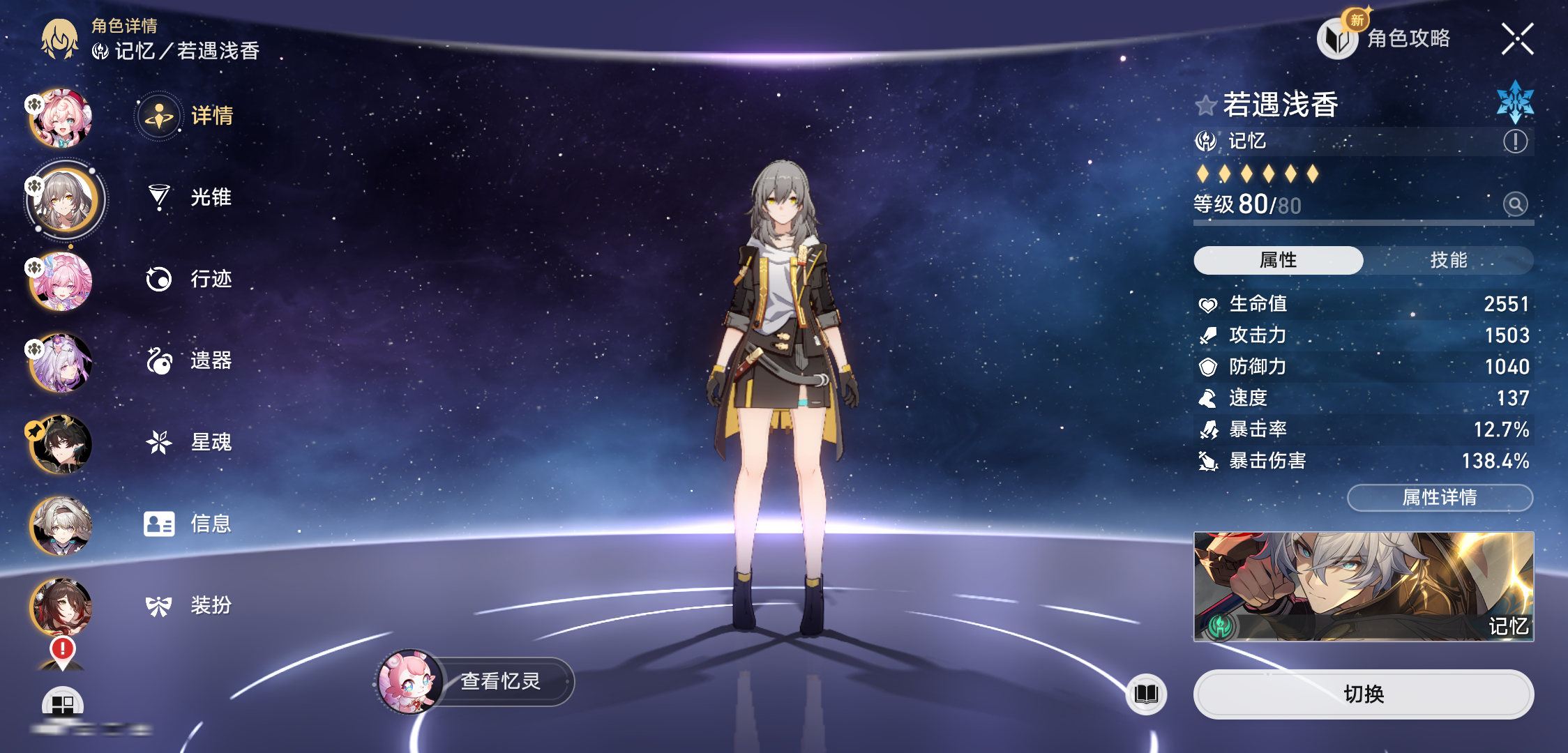1568x753 pixels.
Task: Choose the dark-haired horned character portrait
Action: (61, 443)
